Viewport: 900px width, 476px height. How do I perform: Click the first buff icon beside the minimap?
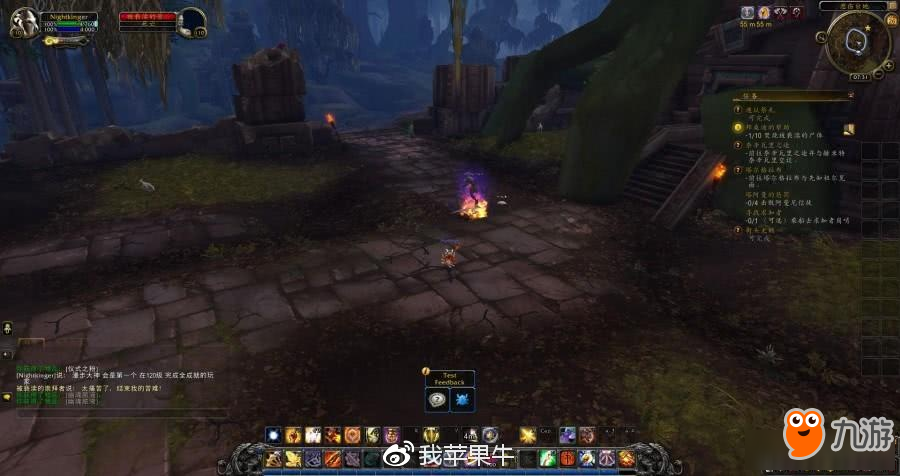748,12
